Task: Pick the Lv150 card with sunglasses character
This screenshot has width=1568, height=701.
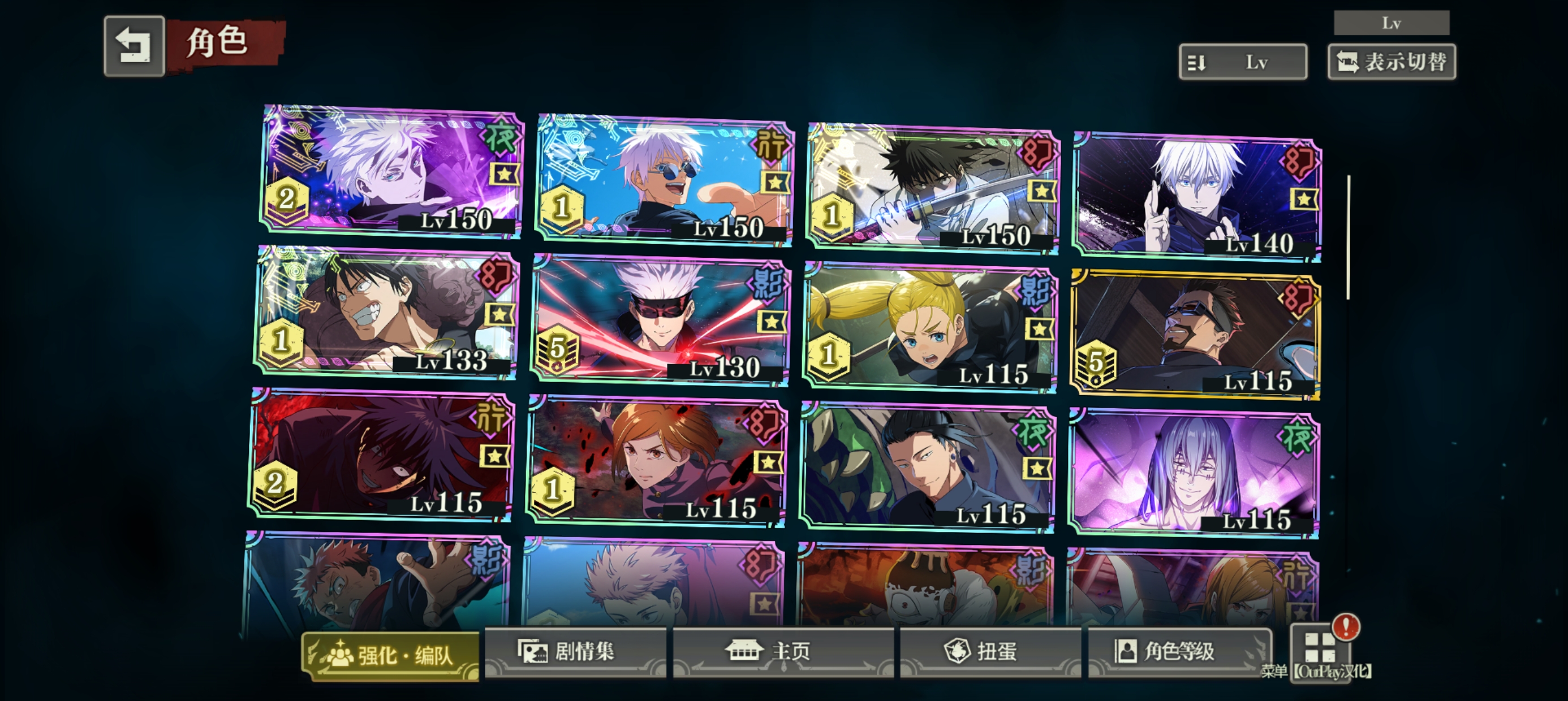Action: pyautogui.click(x=664, y=180)
